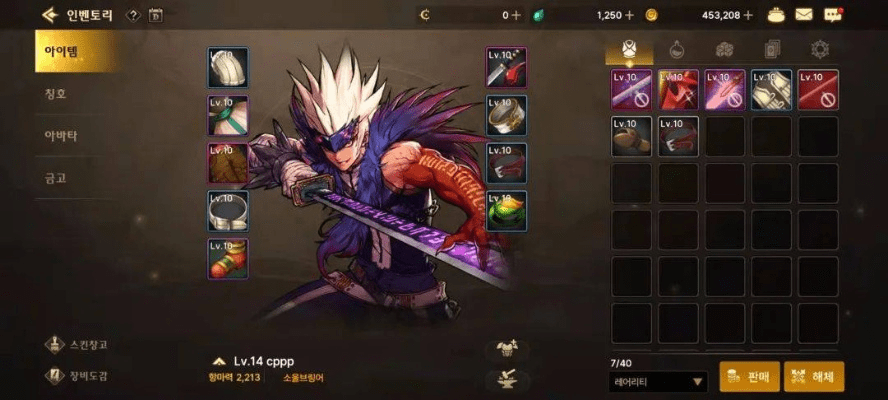
Task: Select the 칭호 (title) menu entry
Action: [x=56, y=95]
